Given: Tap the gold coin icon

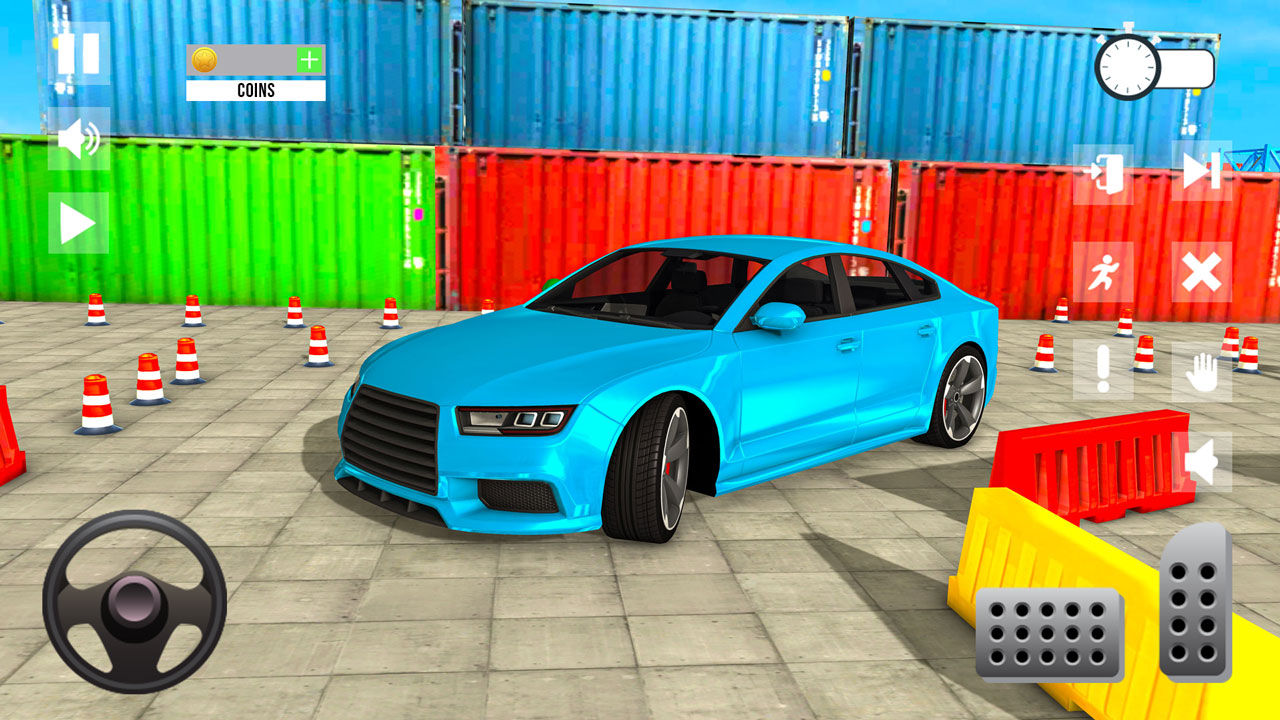Looking at the screenshot, I should click(x=204, y=60).
